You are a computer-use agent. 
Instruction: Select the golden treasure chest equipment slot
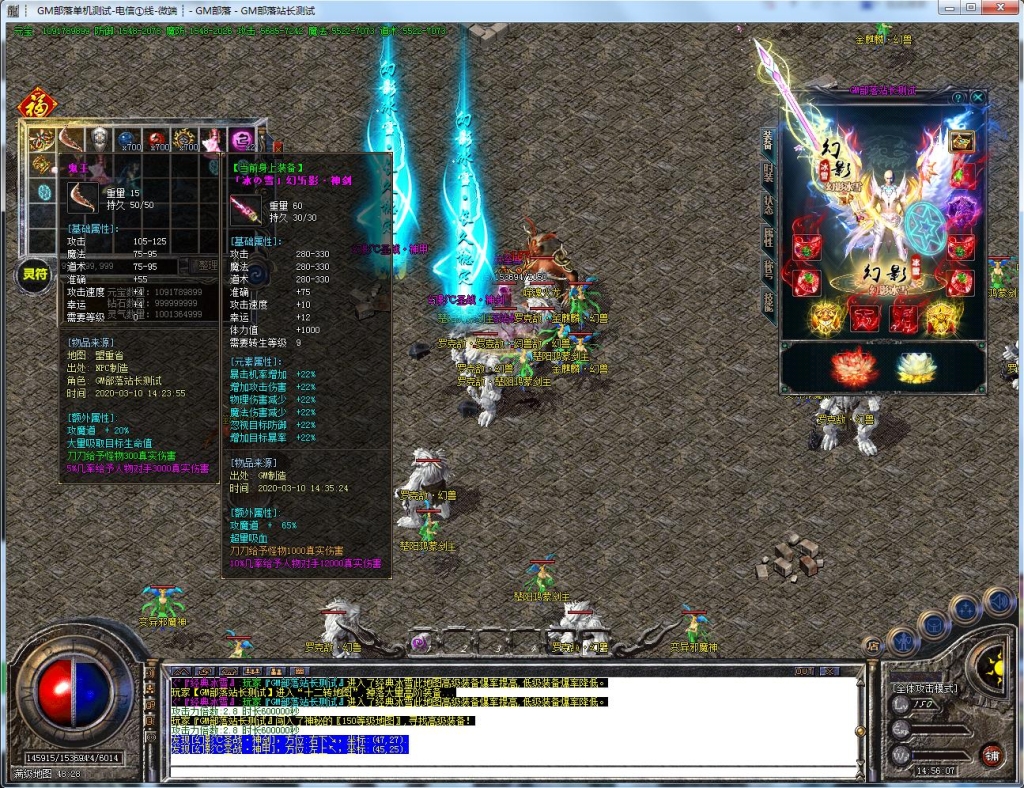(x=961, y=142)
